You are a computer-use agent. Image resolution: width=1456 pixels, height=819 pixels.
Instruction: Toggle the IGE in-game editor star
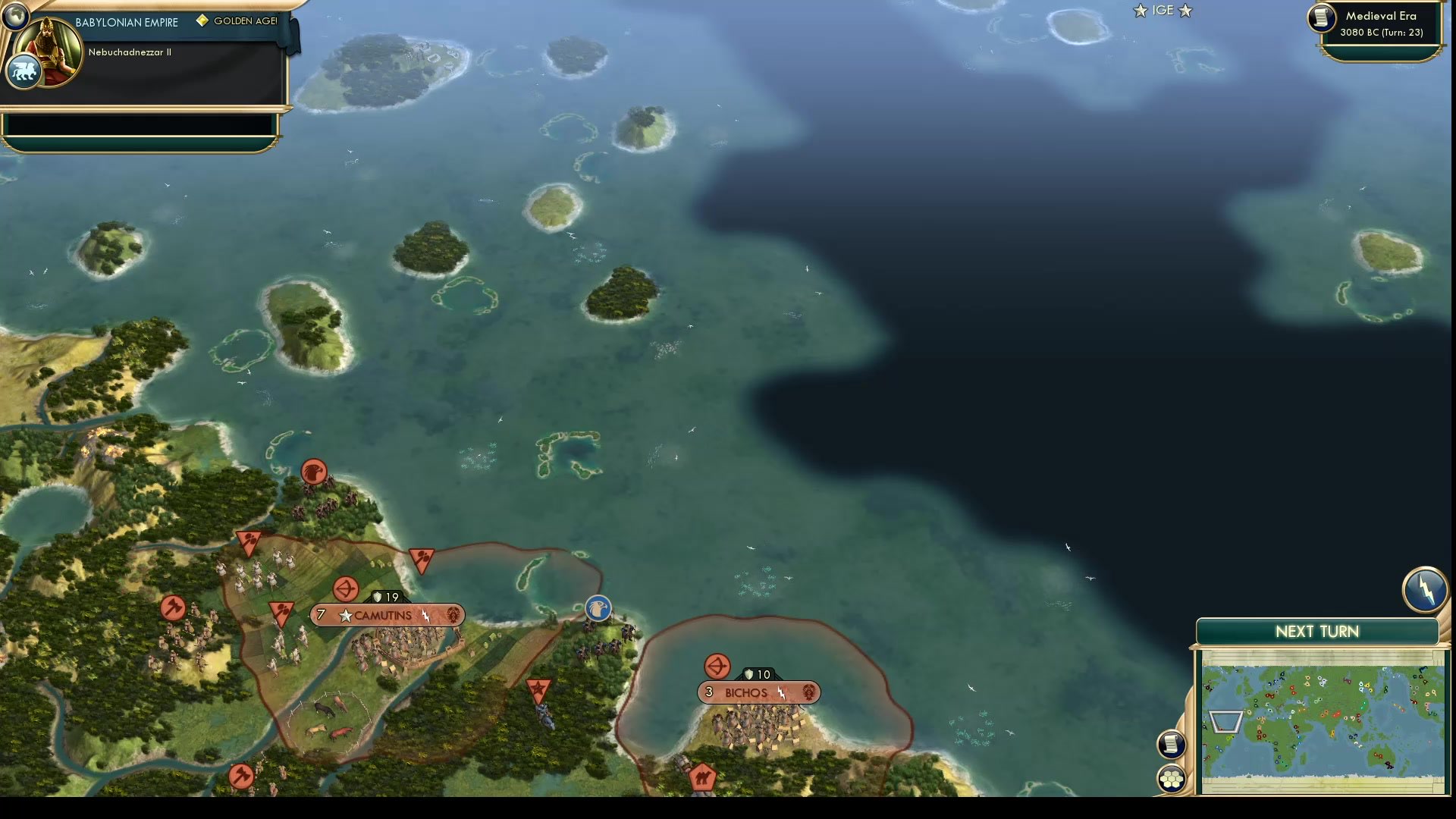tap(1139, 11)
